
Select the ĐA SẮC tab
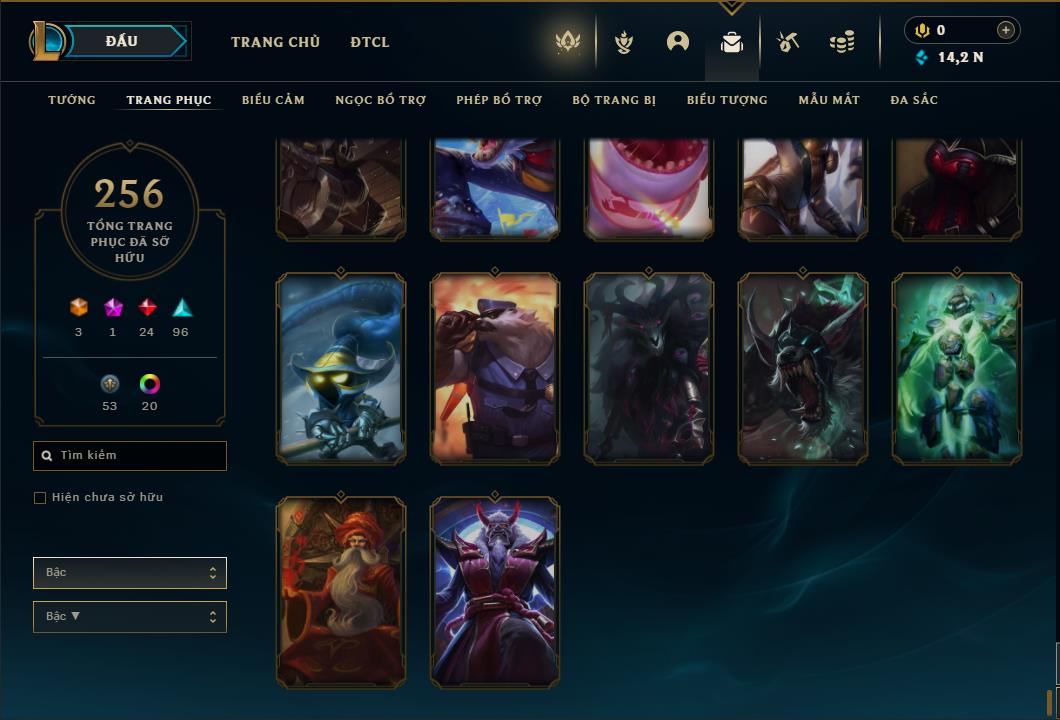914,100
